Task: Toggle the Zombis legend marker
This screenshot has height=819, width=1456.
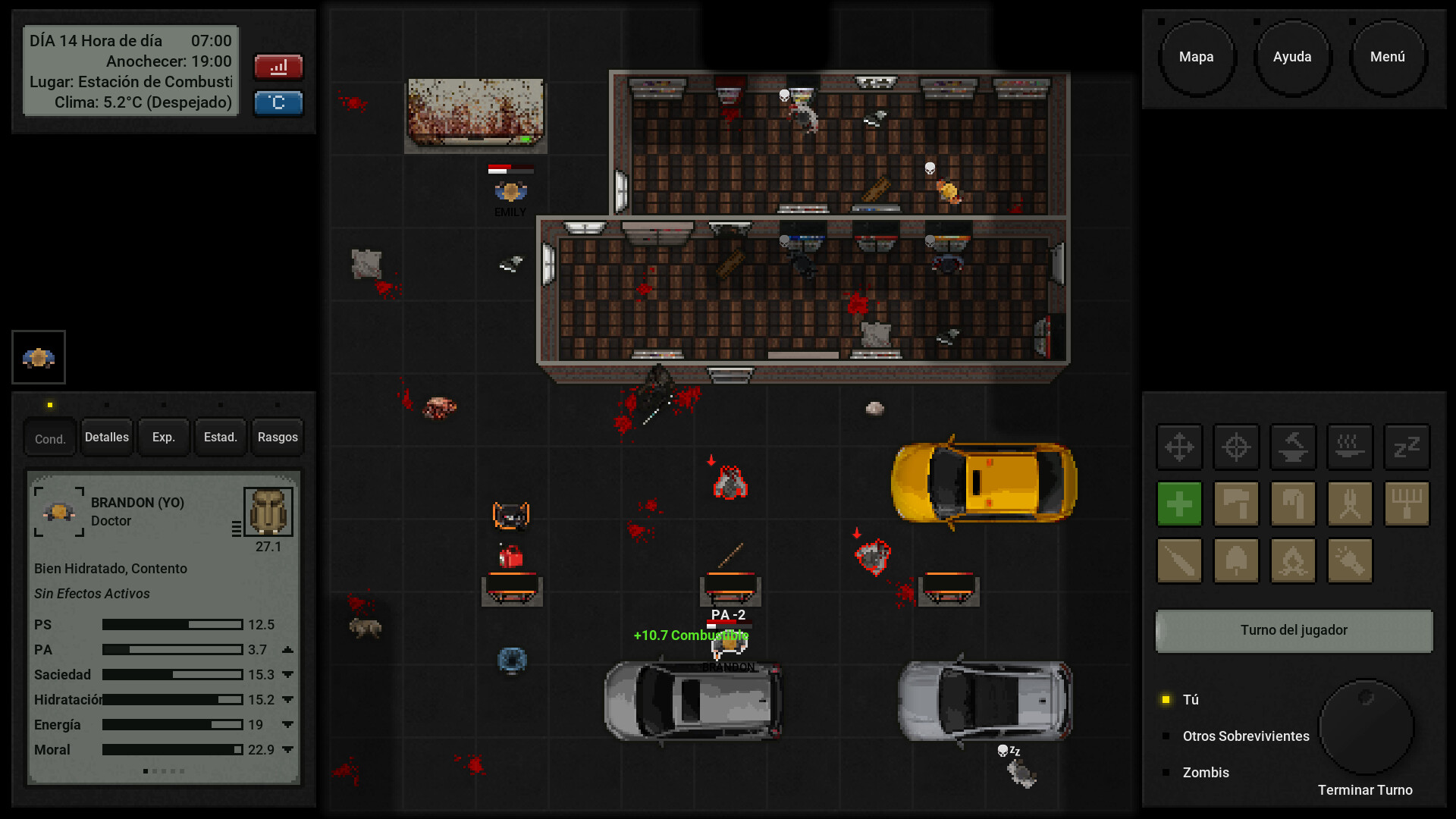Action: [x=1166, y=772]
